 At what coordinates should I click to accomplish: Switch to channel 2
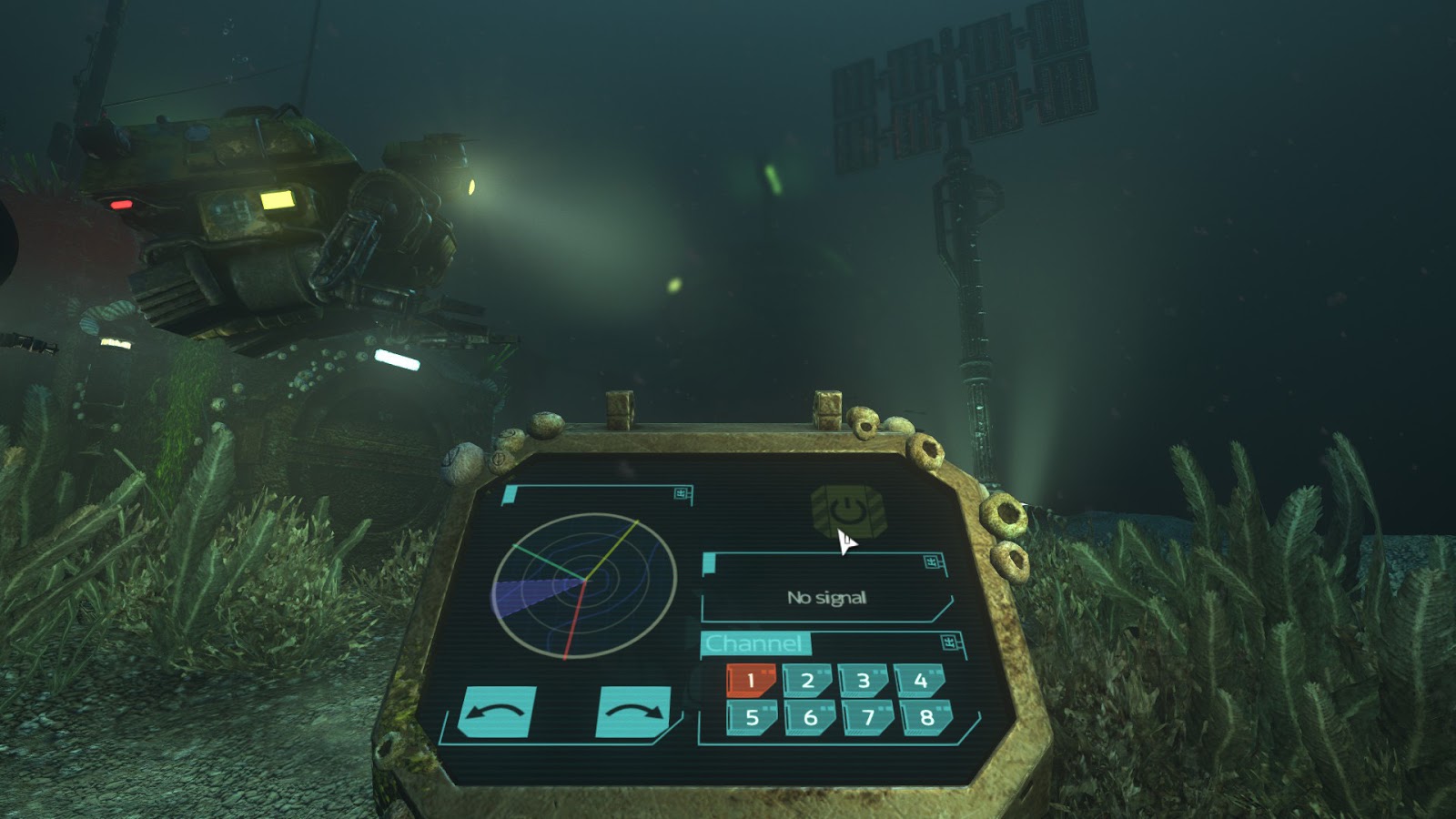(807, 680)
